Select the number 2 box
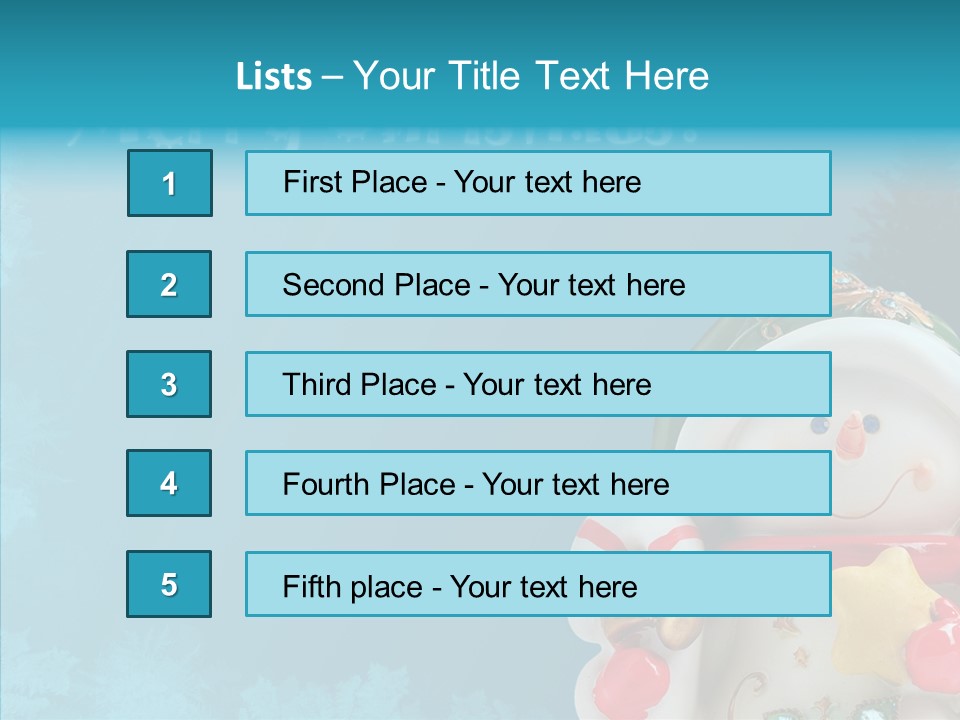Viewport: 960px width, 720px height. pyautogui.click(x=169, y=284)
